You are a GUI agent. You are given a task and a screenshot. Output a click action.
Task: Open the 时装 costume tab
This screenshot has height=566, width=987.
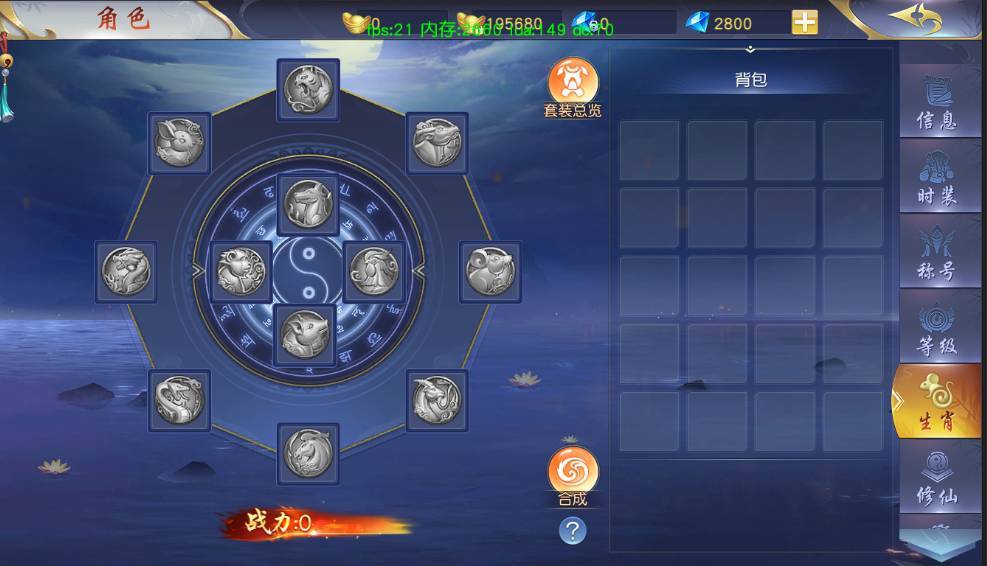(937, 179)
